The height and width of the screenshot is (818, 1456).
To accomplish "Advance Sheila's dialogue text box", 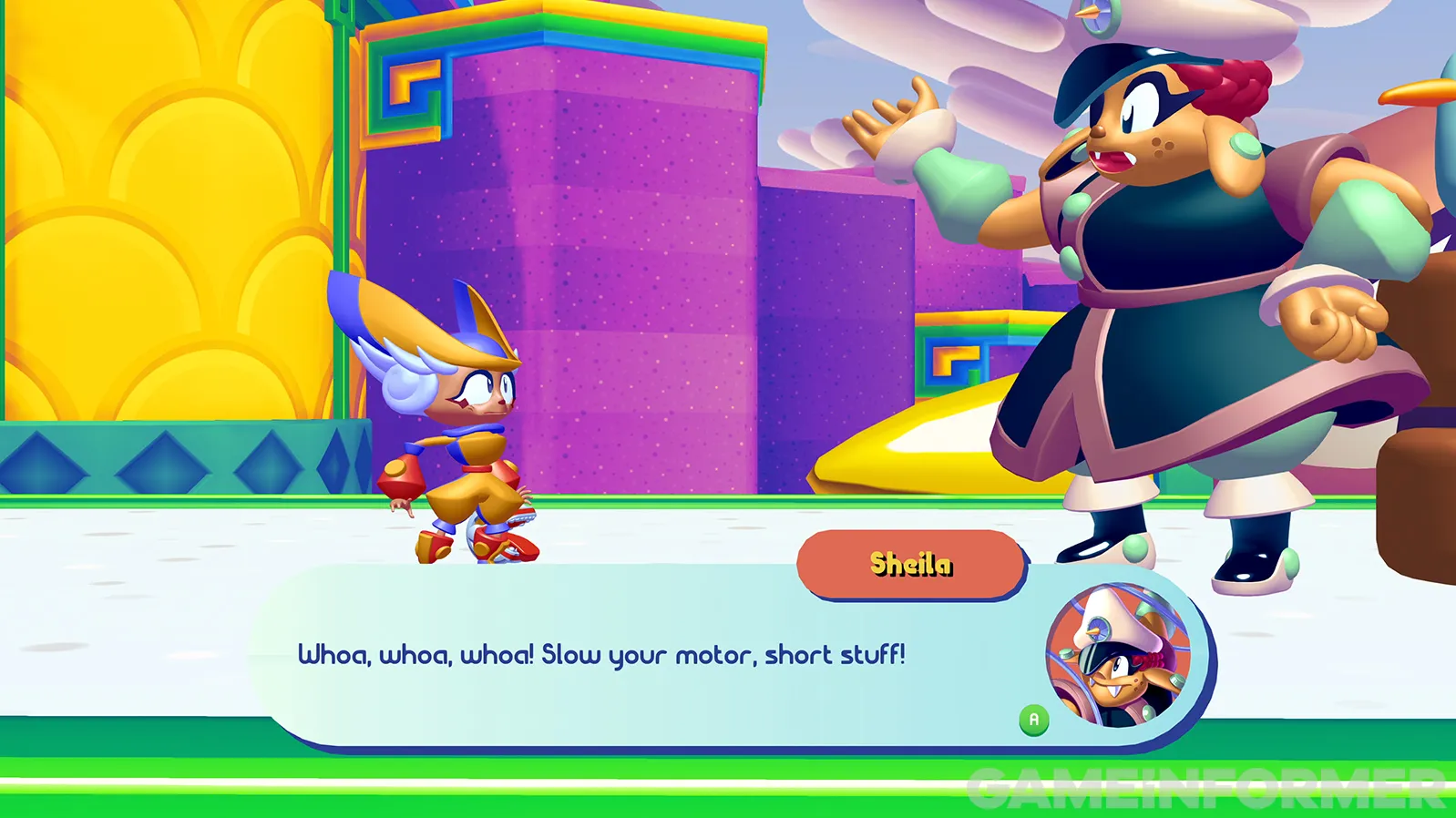I will (x=1033, y=720).
